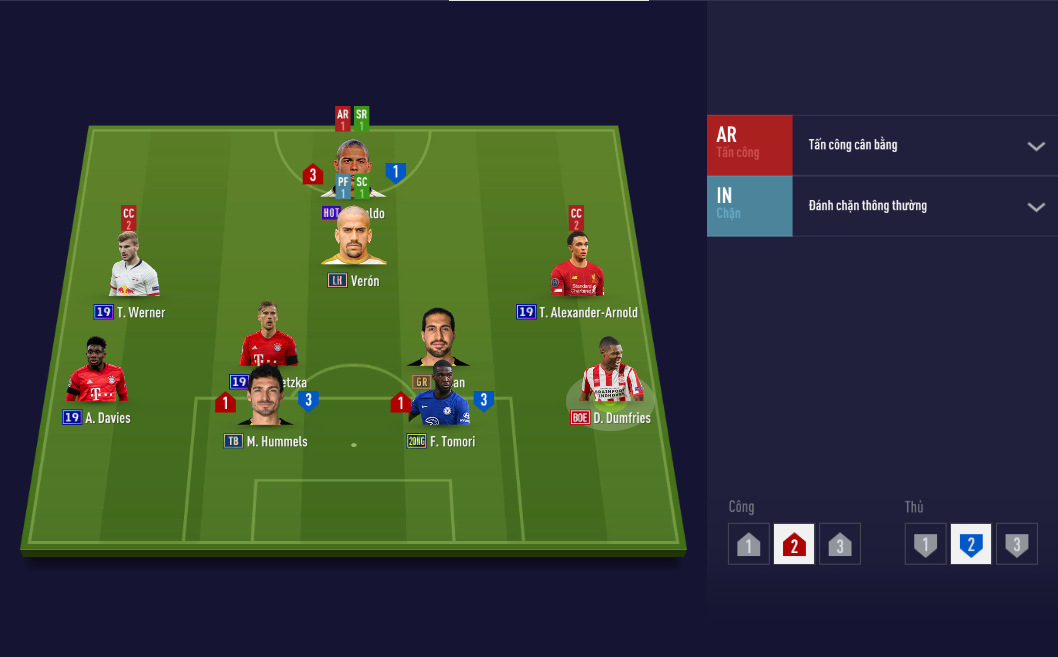Select A. Davies on the left flank
The image size is (1058, 657).
tap(97, 375)
